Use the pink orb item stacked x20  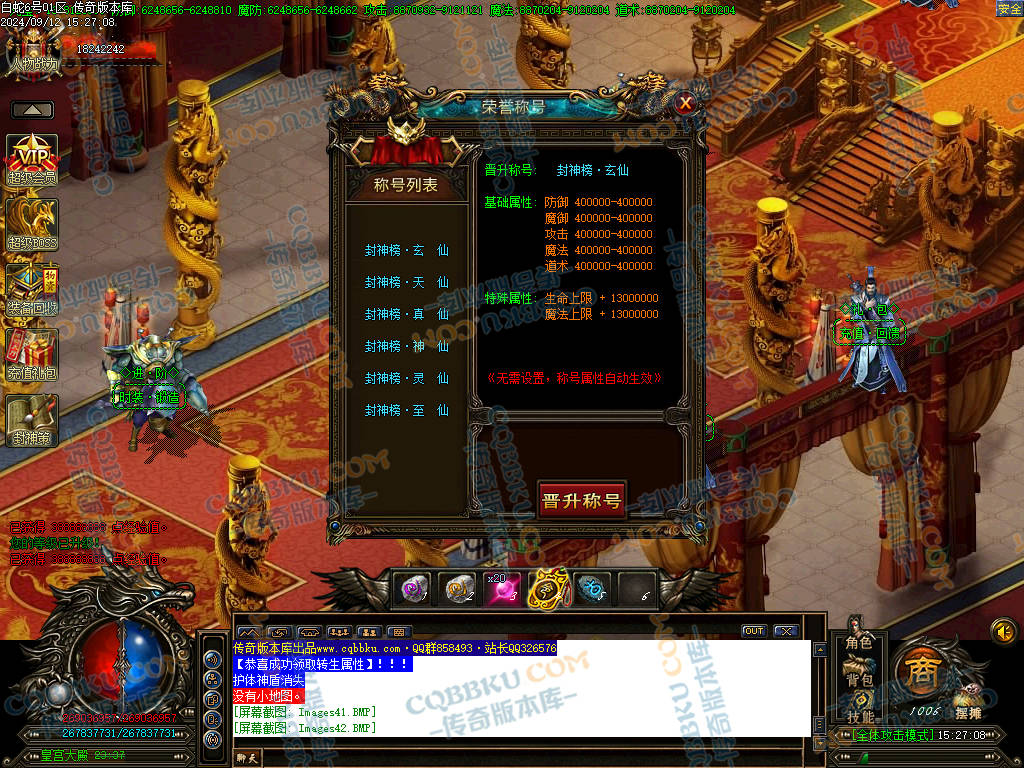pyautogui.click(x=502, y=589)
